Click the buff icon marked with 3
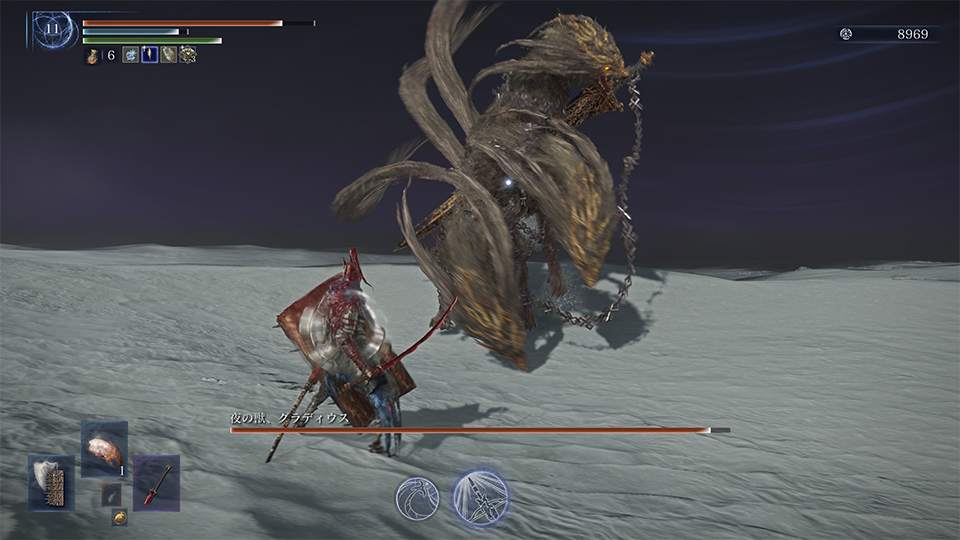The height and width of the screenshot is (540, 960). point(187,56)
